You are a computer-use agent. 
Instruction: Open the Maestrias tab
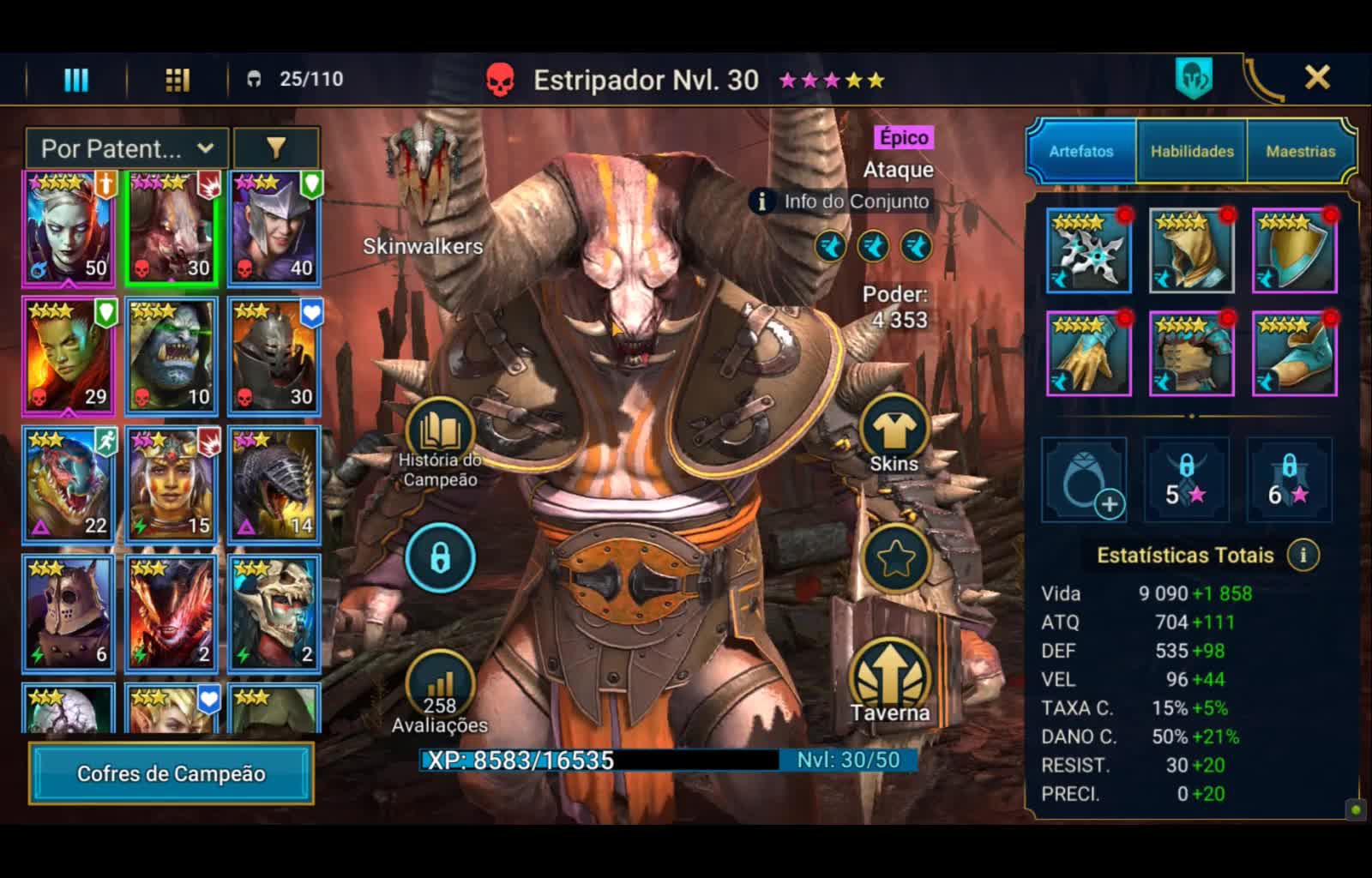click(1301, 151)
